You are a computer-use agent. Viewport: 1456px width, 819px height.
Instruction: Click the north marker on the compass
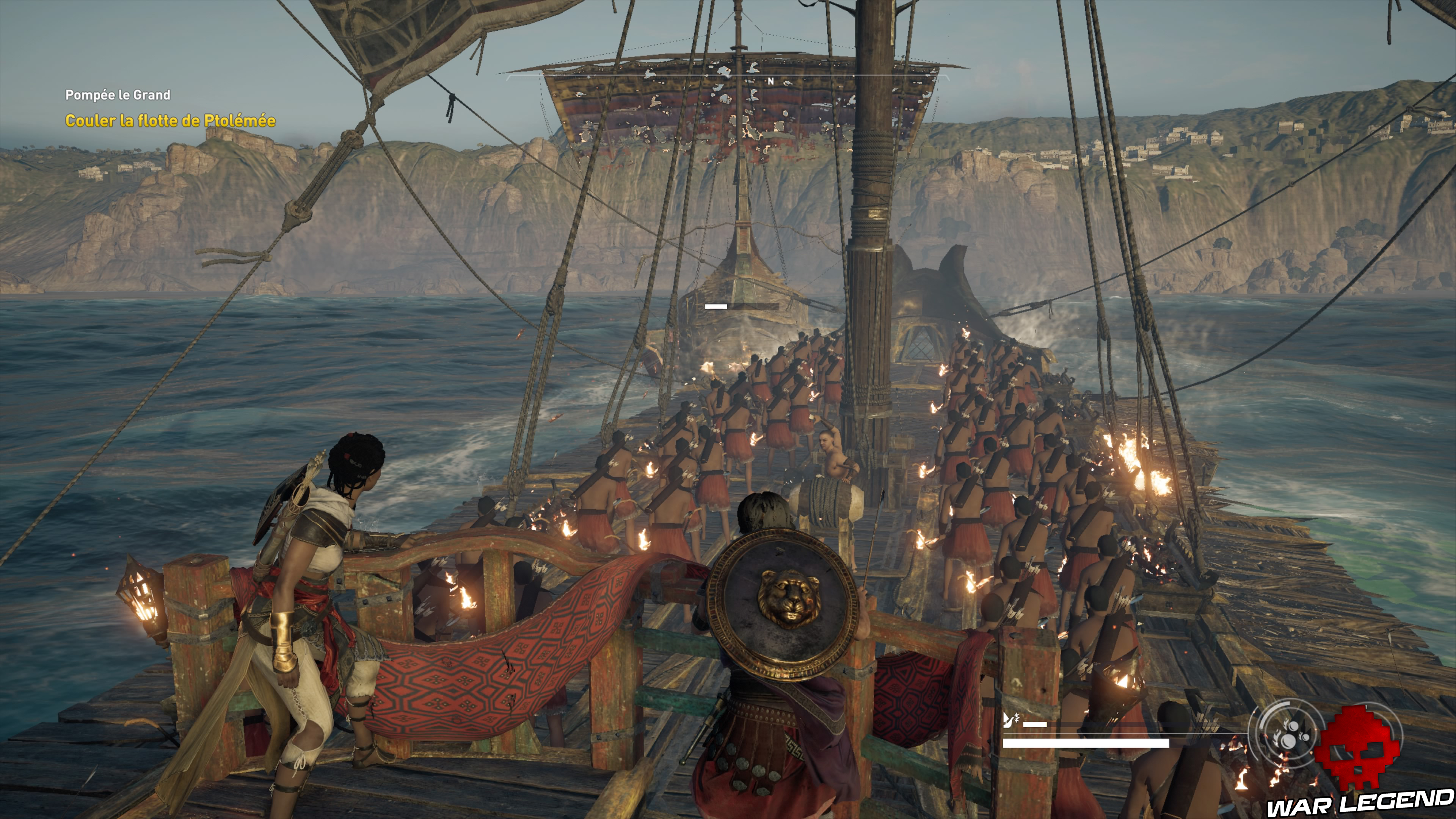770,82
